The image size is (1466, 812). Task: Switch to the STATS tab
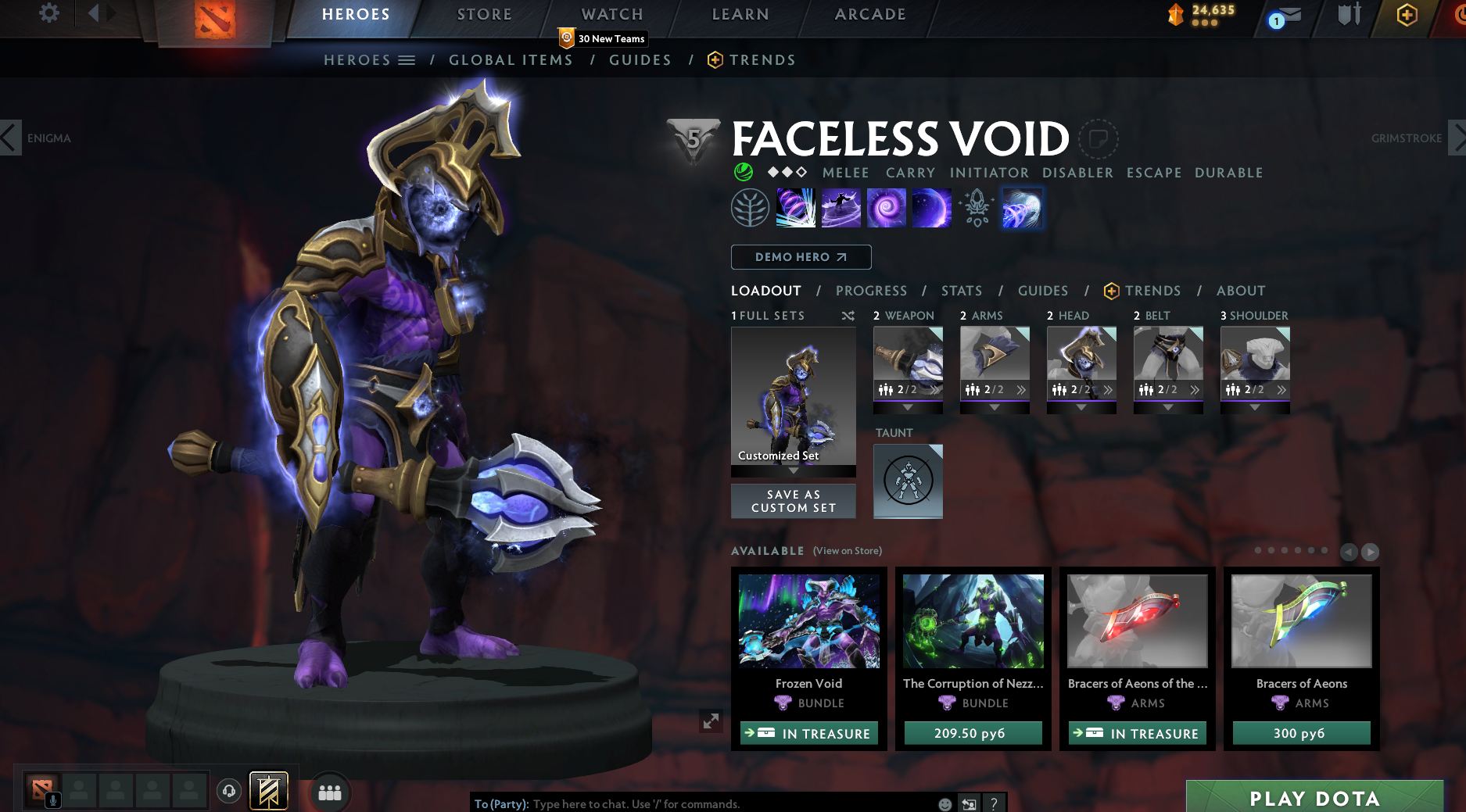pos(961,291)
